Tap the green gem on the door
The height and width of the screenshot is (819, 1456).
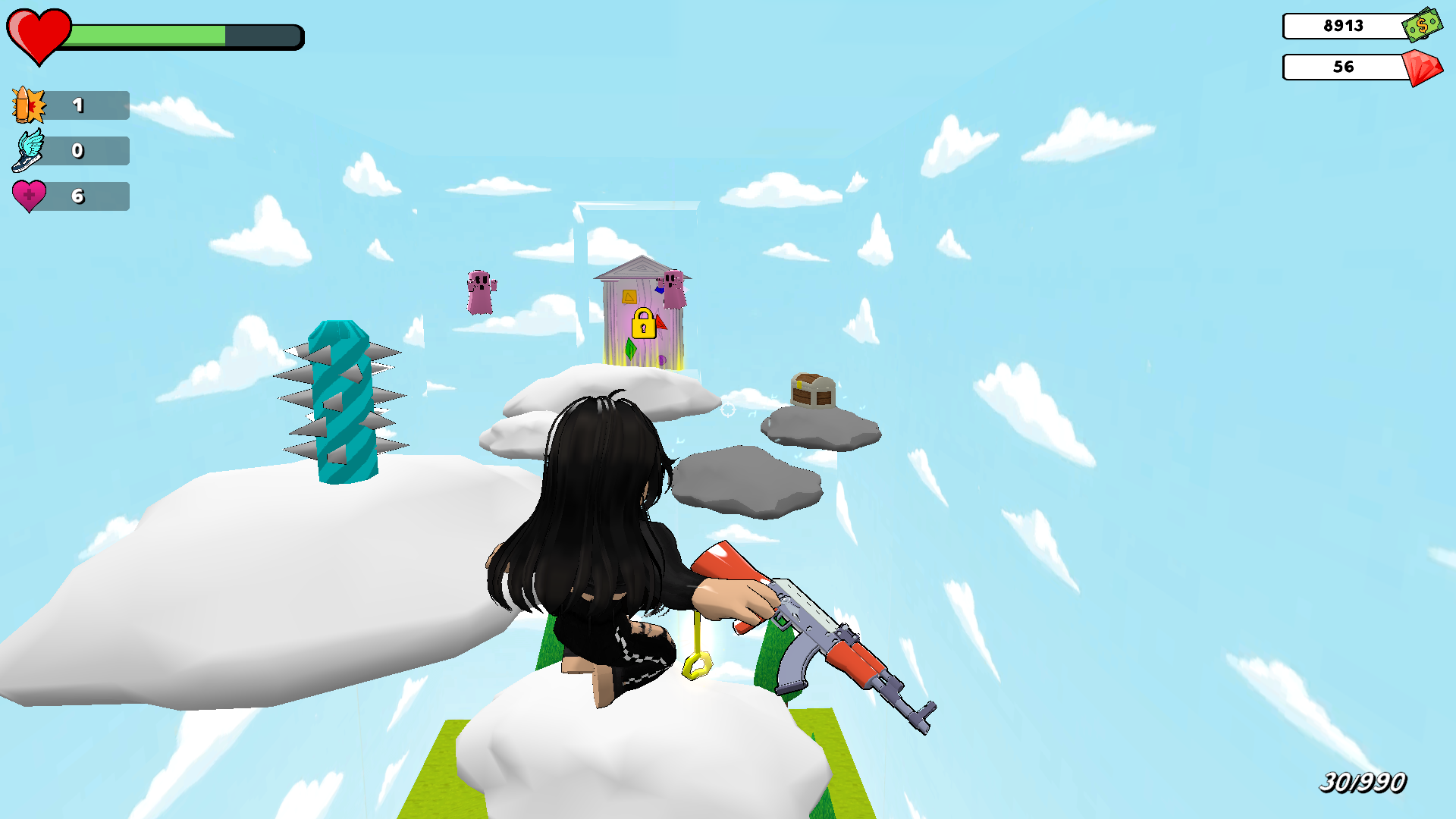tap(632, 350)
